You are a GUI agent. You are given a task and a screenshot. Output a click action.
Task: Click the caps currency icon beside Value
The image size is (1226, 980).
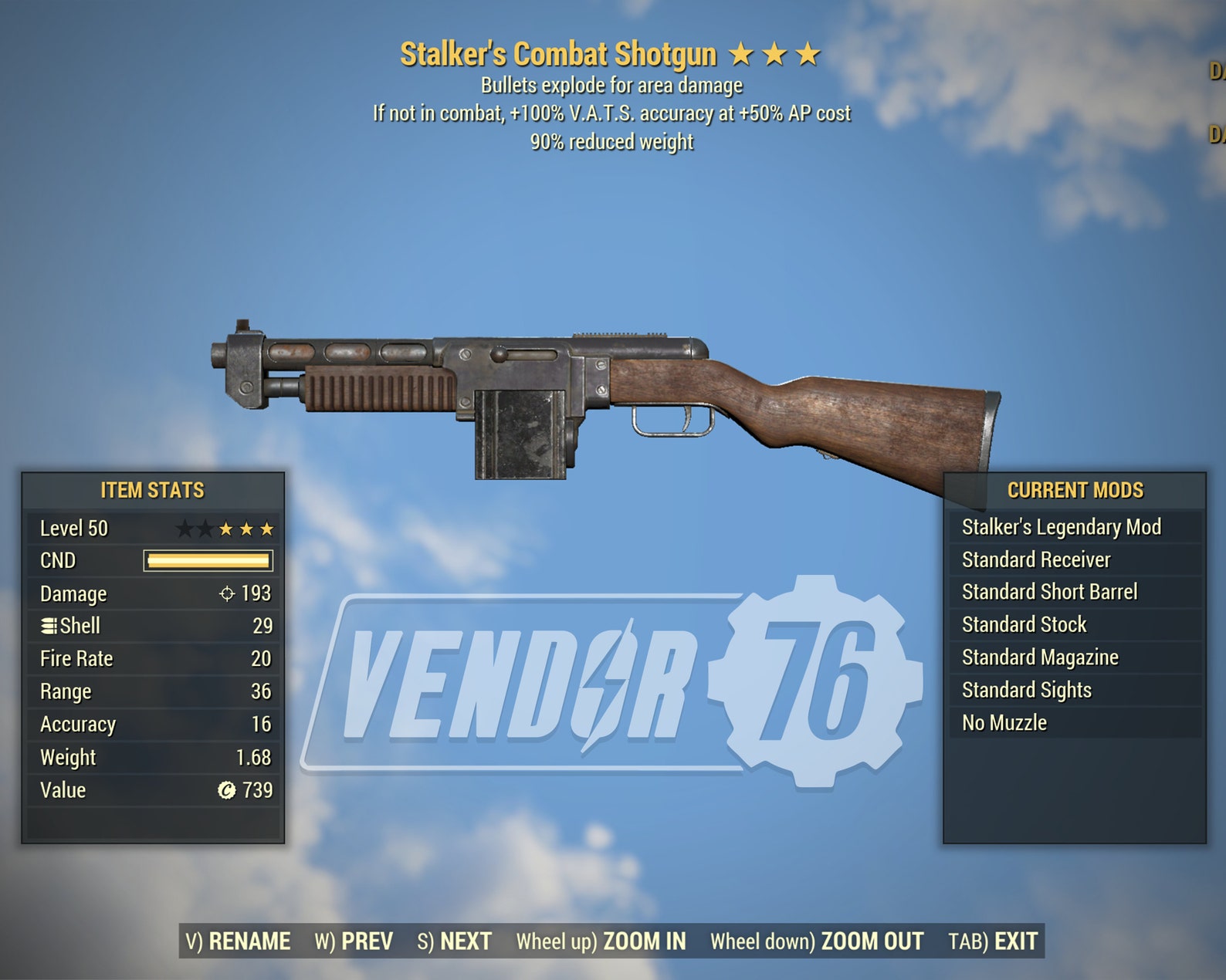pos(226,790)
